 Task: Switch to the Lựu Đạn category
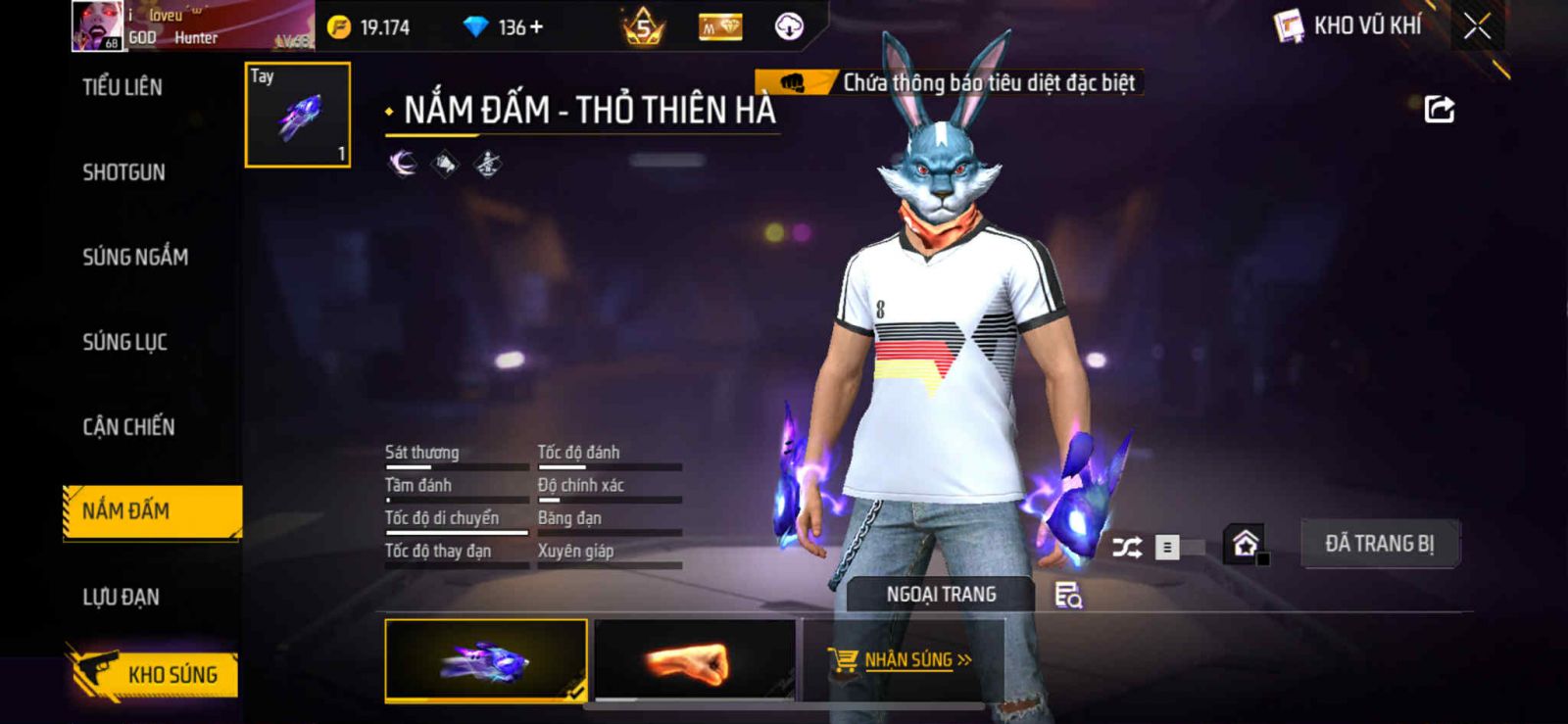121,597
